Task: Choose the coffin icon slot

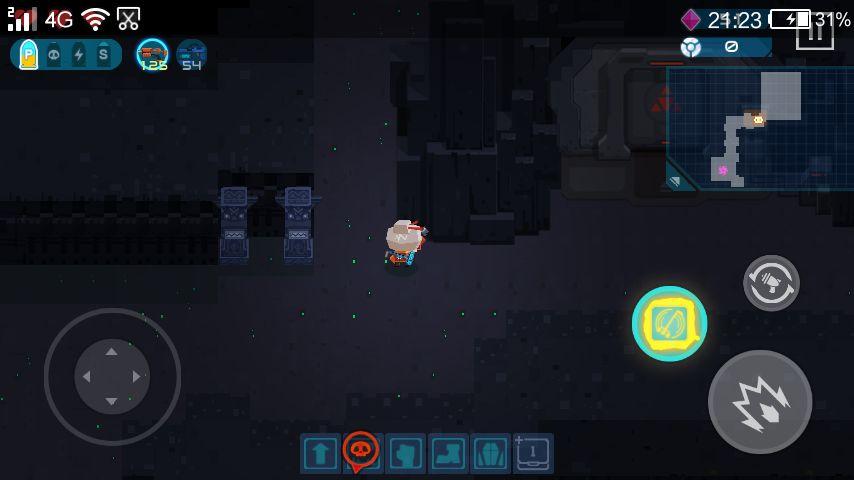Action: [491, 454]
